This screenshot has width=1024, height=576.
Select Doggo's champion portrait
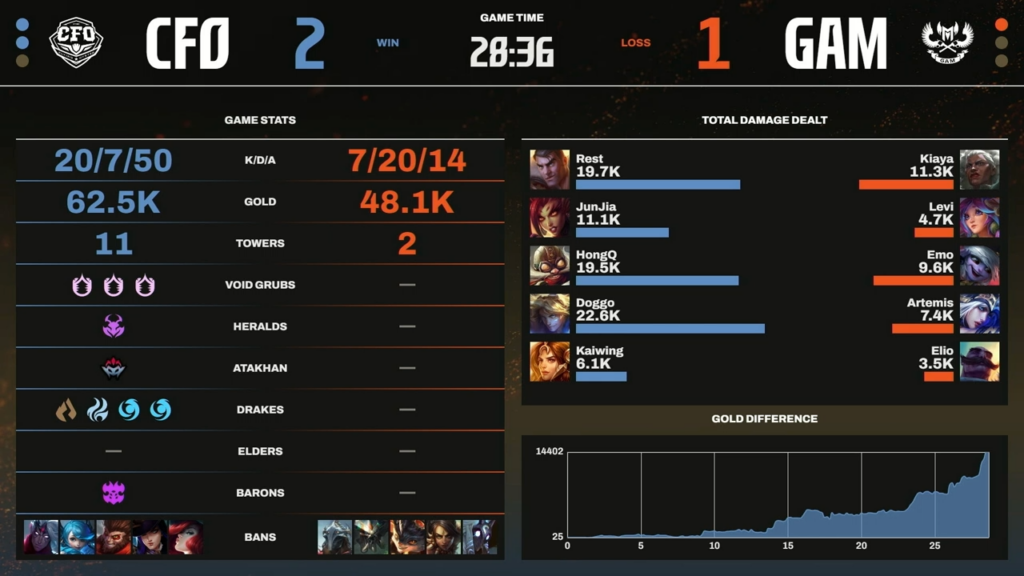tap(550, 313)
